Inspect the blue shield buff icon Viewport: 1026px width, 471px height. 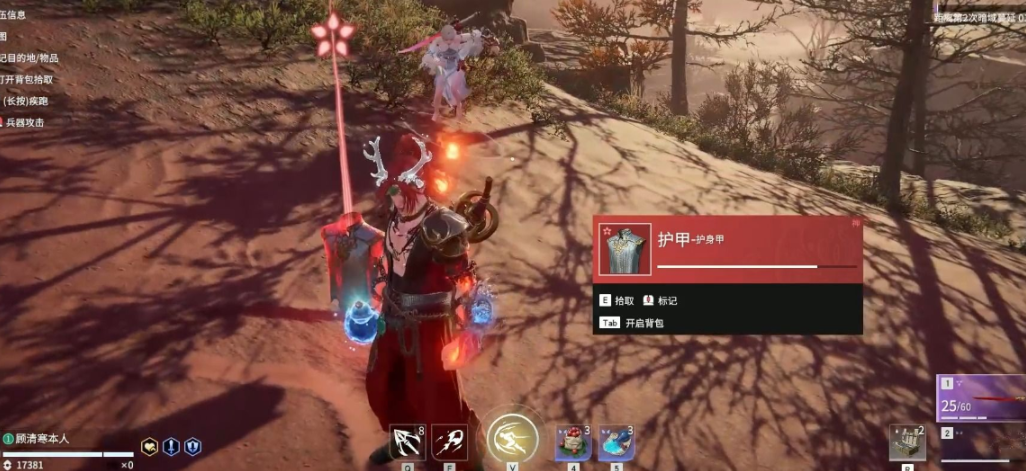[x=193, y=447]
